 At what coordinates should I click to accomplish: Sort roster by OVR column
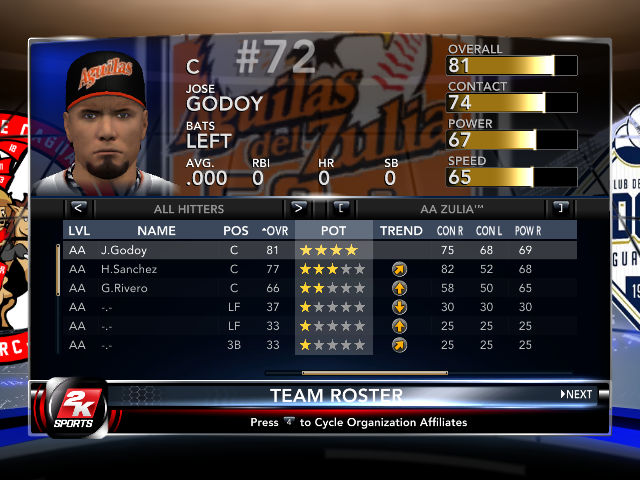coord(273,231)
